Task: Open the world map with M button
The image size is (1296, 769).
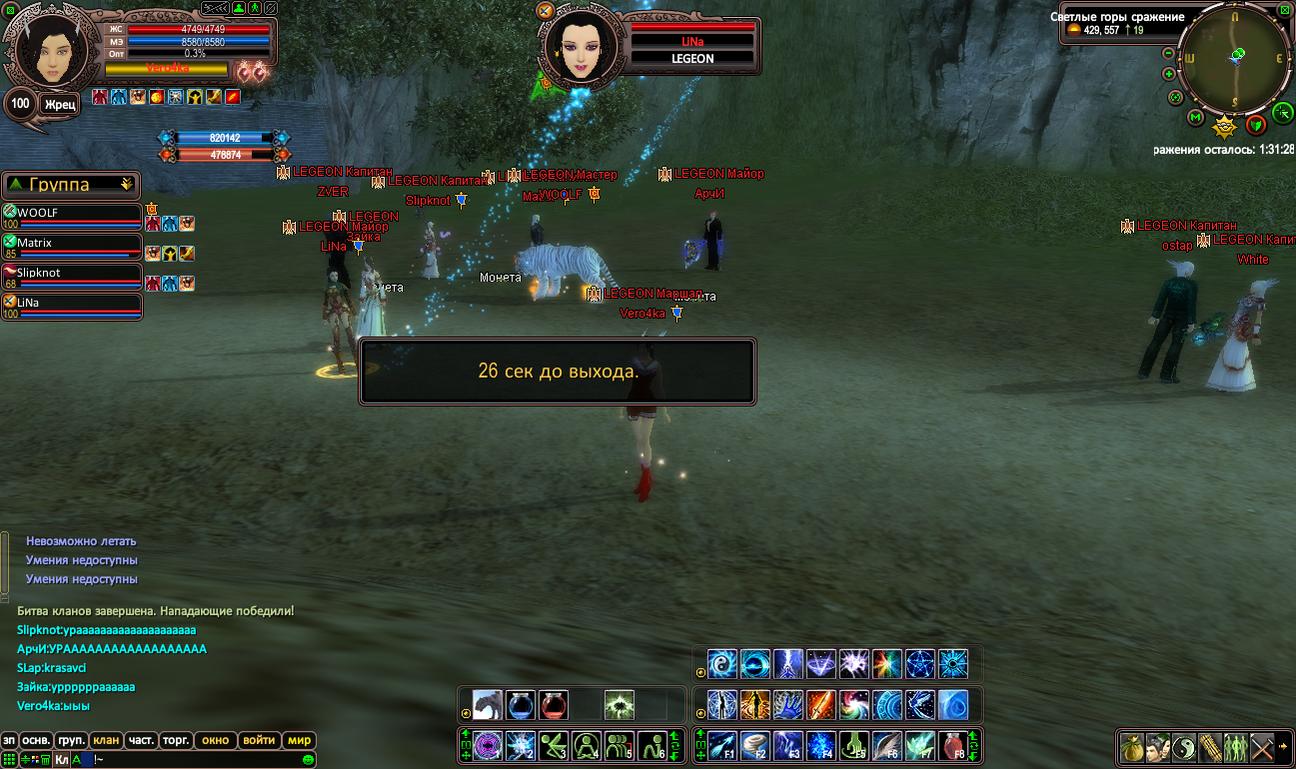Action: click(1195, 118)
